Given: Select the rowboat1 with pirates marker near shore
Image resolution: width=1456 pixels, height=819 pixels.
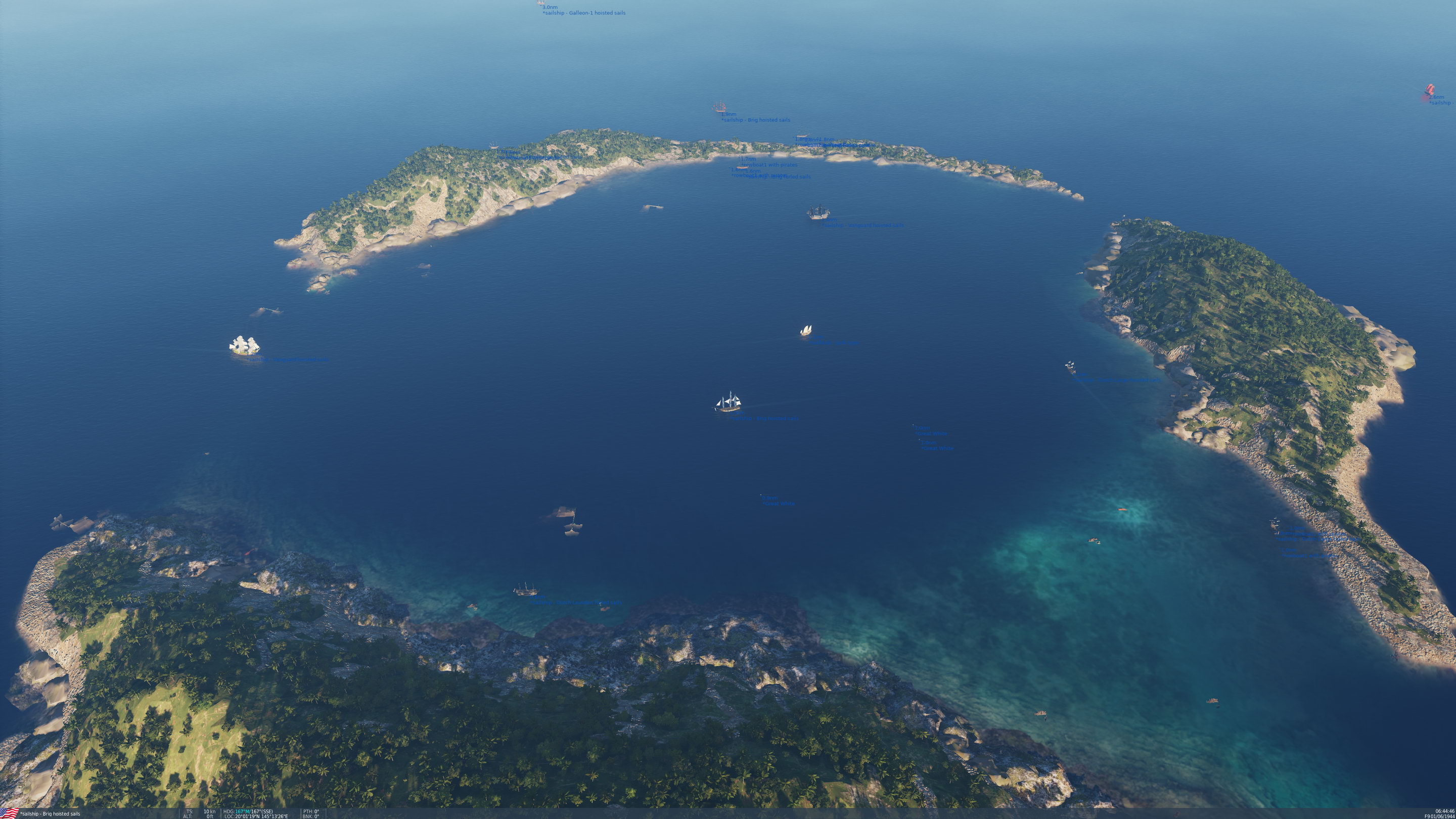Looking at the screenshot, I should point(742,169).
